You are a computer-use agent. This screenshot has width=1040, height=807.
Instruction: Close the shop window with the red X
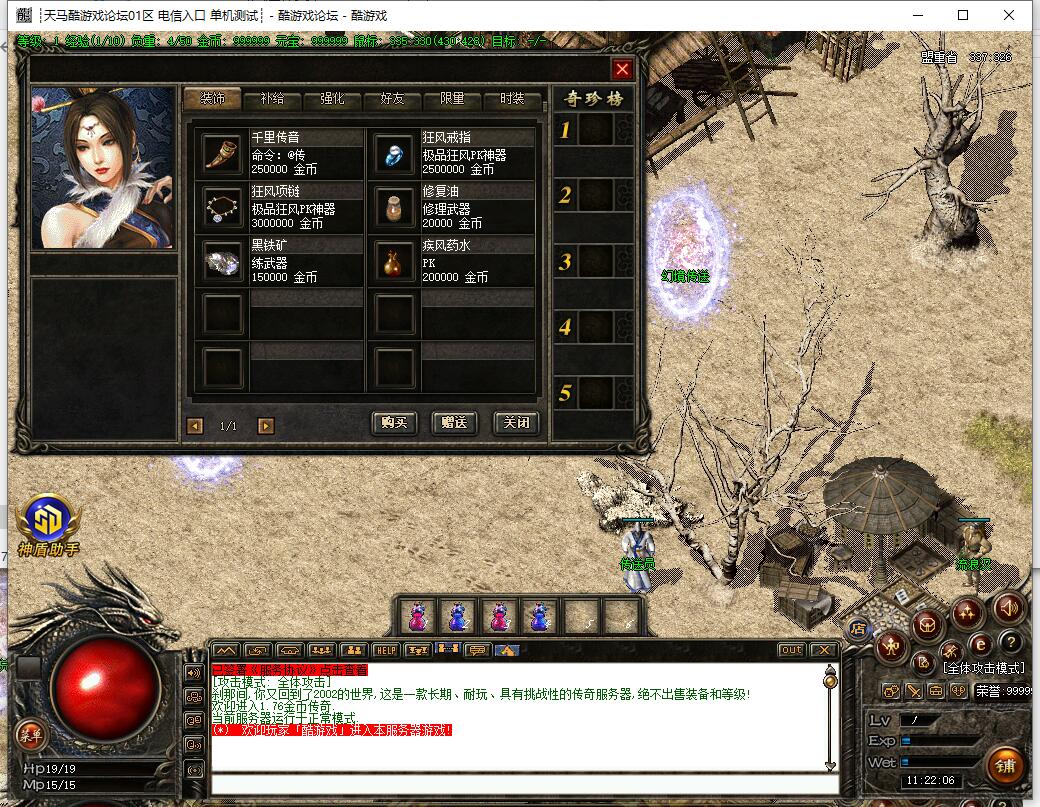622,69
